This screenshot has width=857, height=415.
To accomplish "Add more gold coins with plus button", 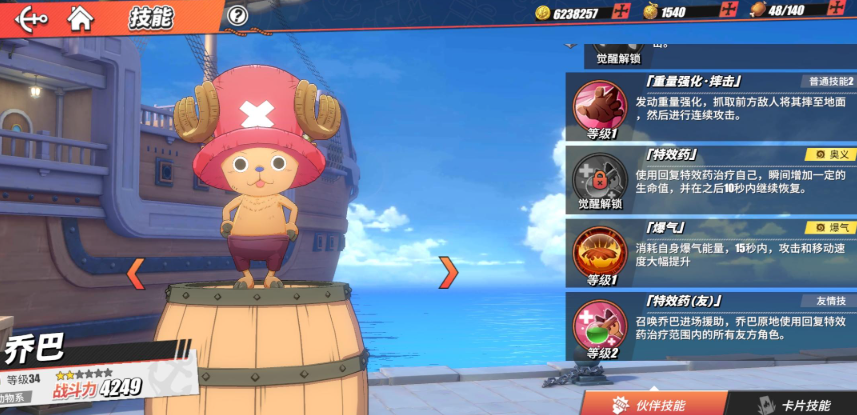I will point(621,12).
